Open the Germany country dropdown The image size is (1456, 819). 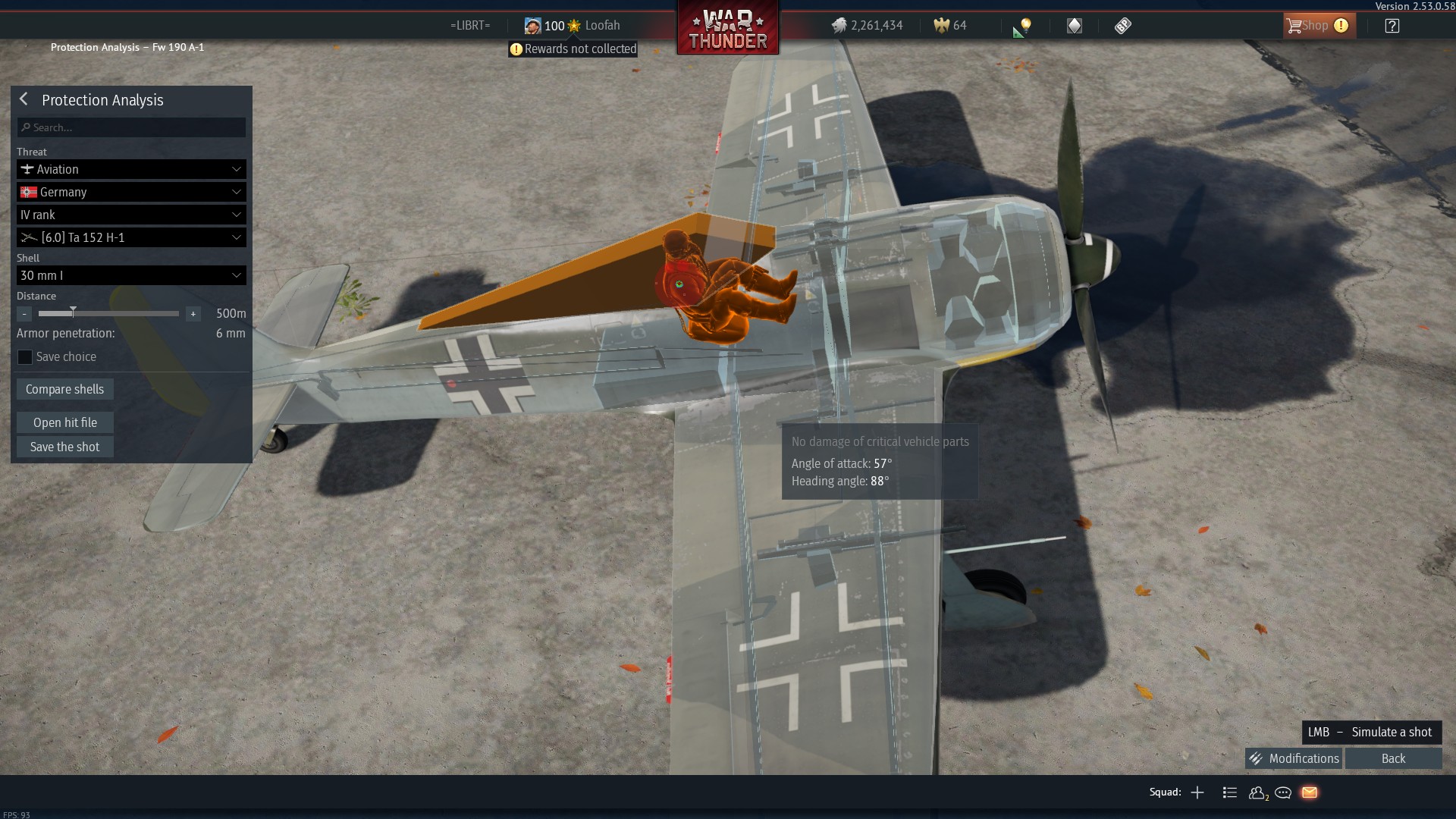point(131,192)
